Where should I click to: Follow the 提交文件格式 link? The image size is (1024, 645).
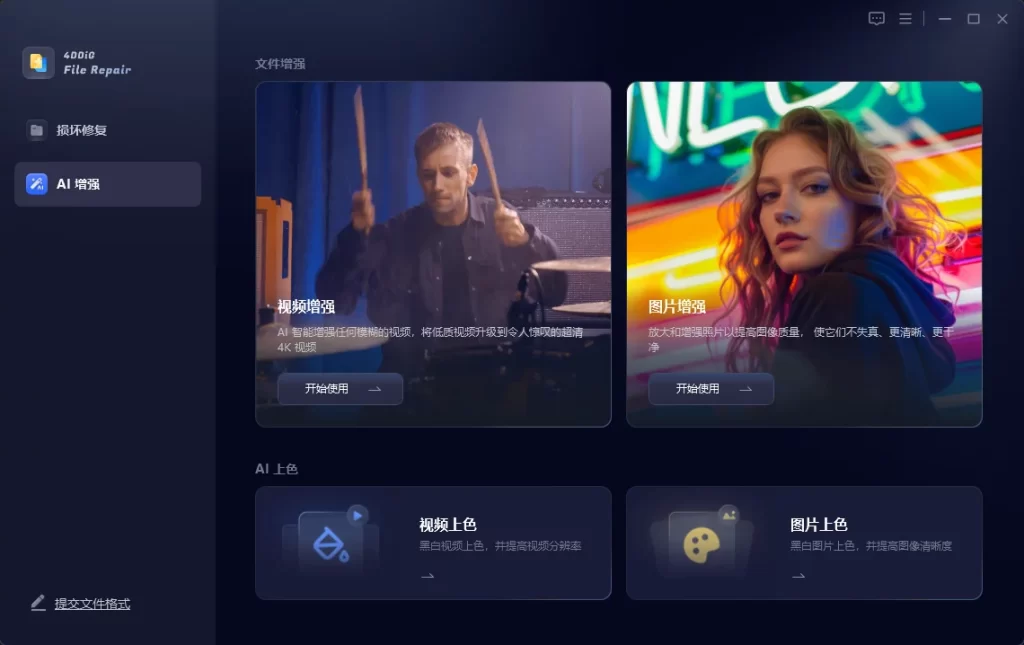pos(92,604)
